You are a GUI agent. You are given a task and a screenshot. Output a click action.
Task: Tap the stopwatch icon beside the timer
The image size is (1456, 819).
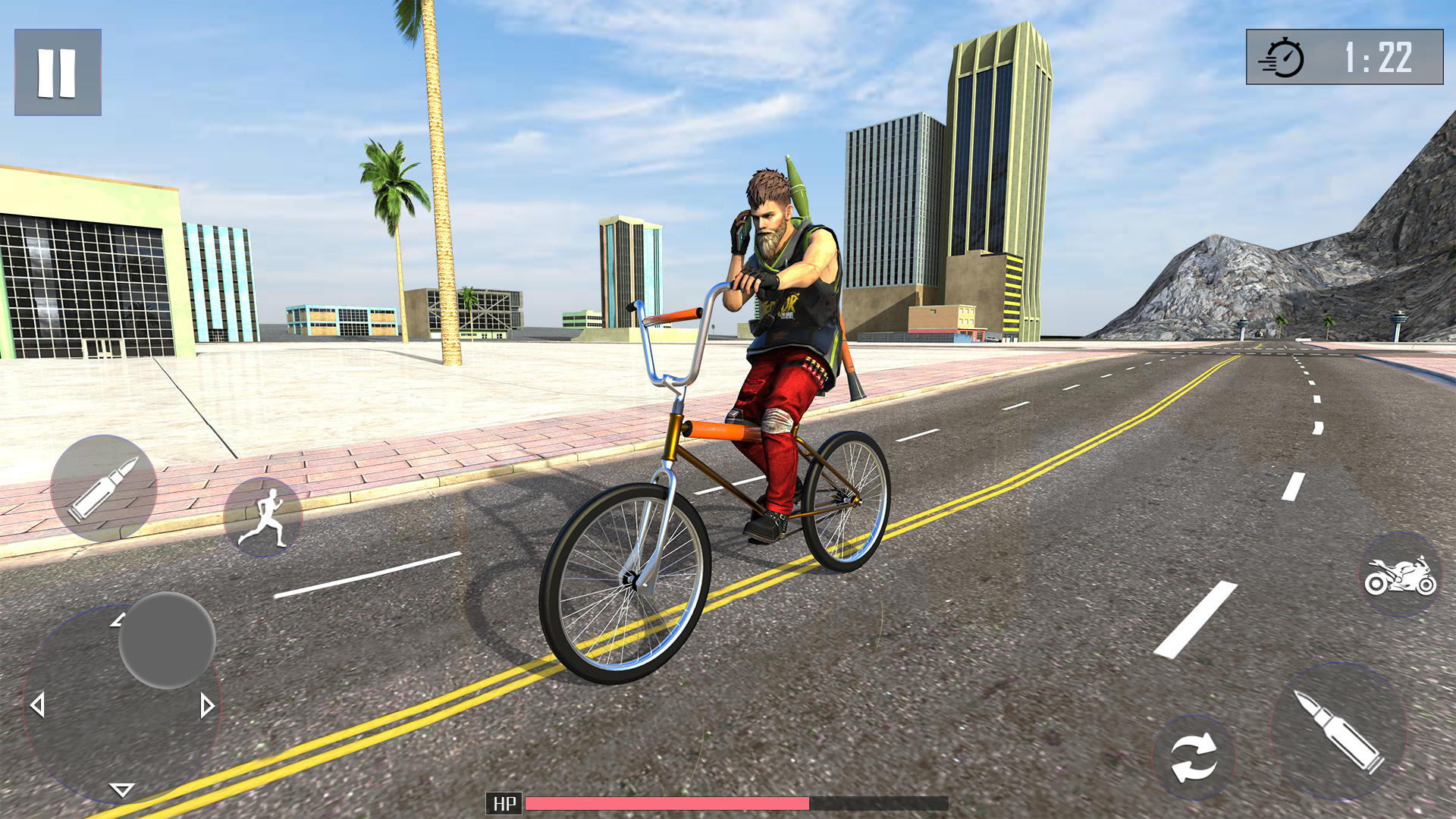point(1286,56)
